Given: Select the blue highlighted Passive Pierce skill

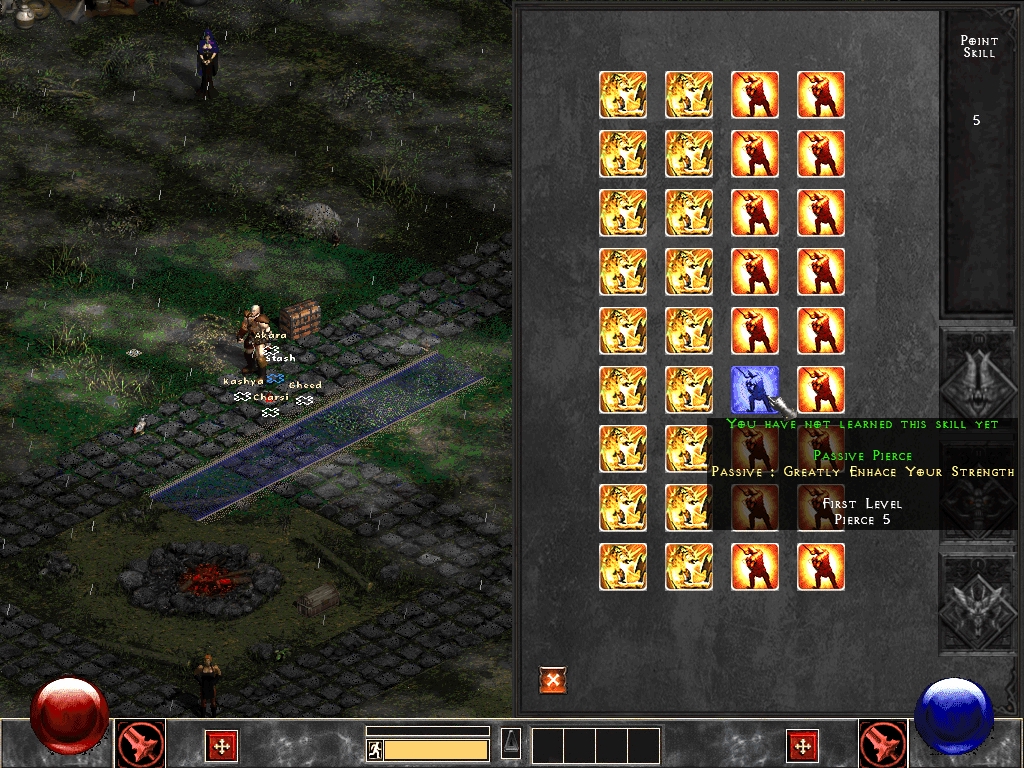Looking at the screenshot, I should point(755,390).
